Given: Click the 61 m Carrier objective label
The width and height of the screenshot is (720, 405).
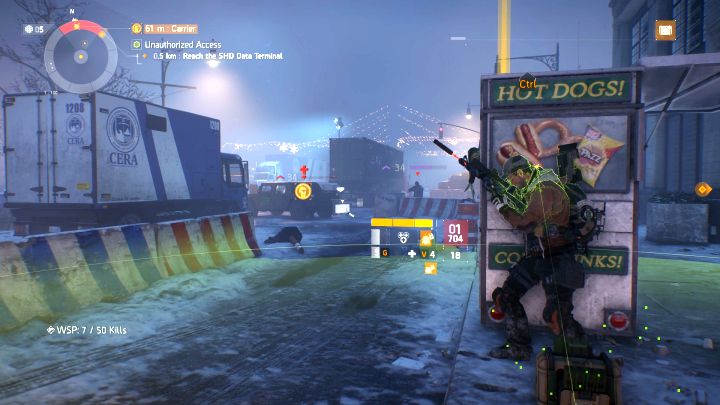Looking at the screenshot, I should coord(170,29).
